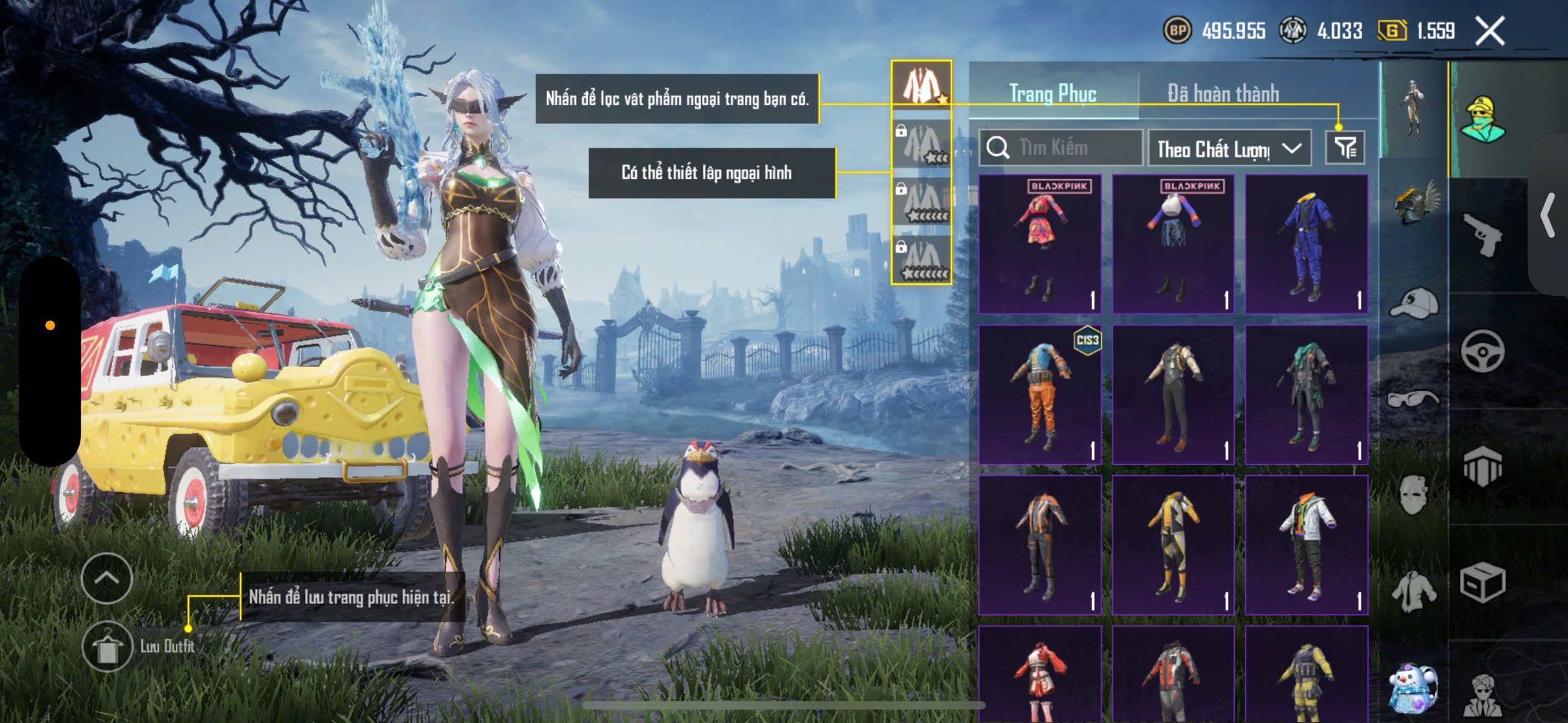1568x723 pixels.
Task: Select the active gold-highlighted outfit preset slot
Action: pyautogui.click(x=921, y=85)
